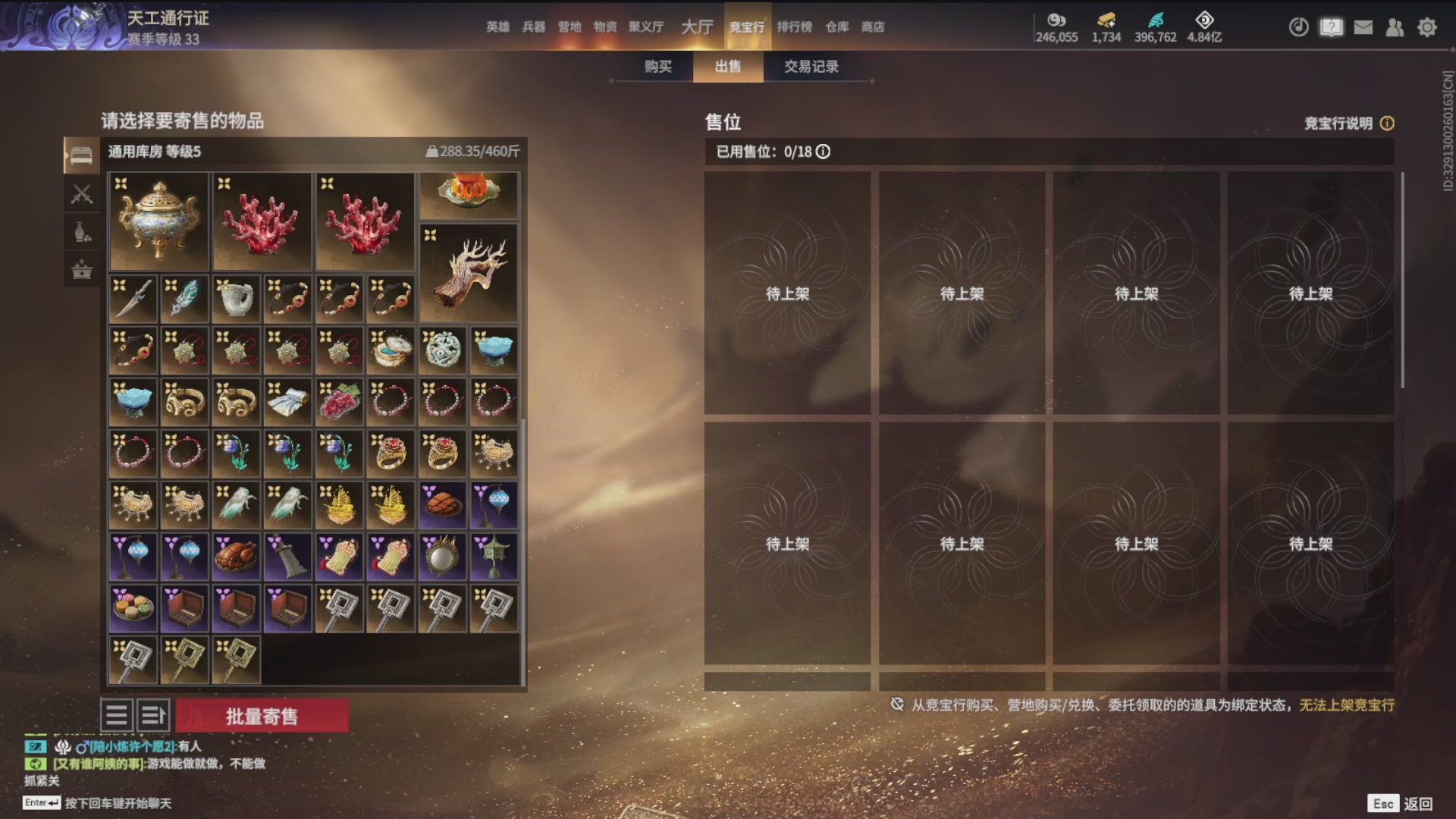
Task: Open the friends list icon
Action: pos(1395,27)
